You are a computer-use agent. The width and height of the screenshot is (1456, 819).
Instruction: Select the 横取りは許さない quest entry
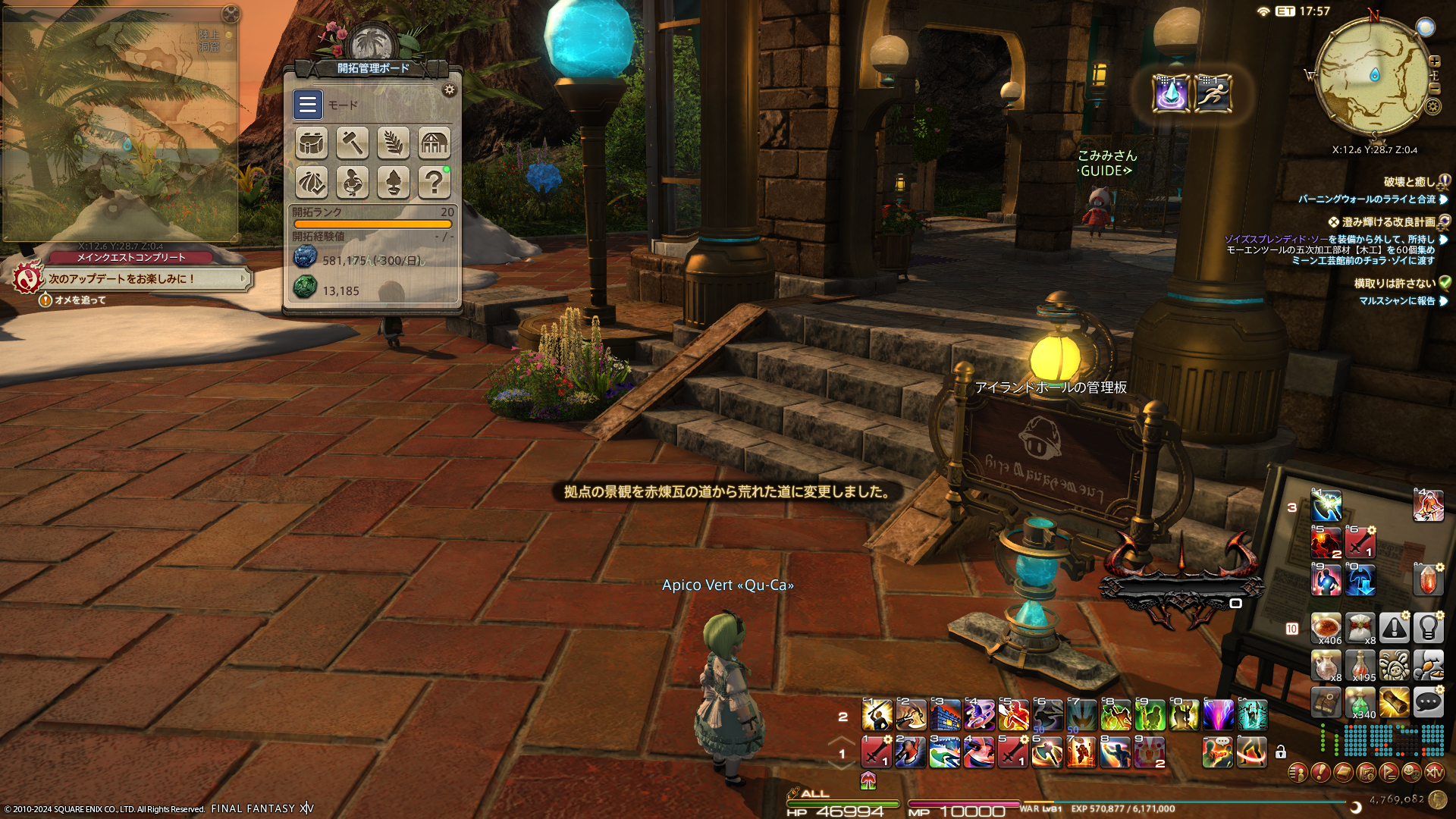[x=1395, y=283]
